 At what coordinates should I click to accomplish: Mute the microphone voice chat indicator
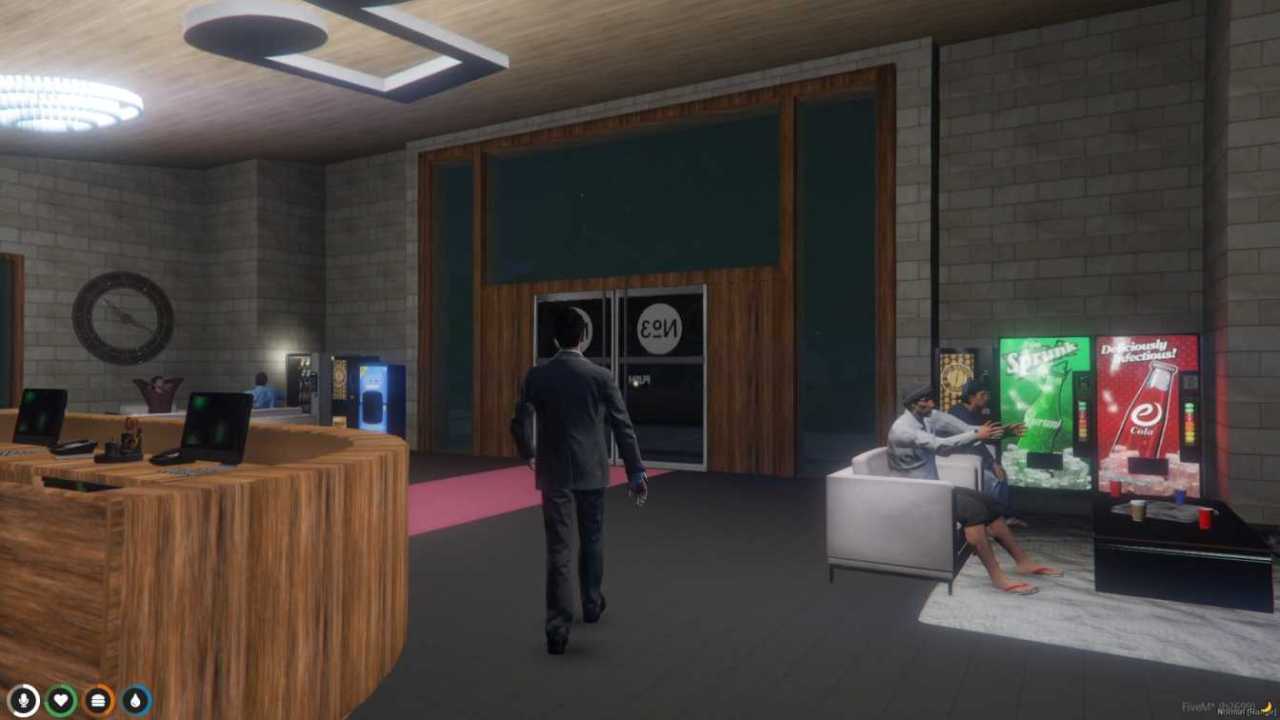click(22, 699)
